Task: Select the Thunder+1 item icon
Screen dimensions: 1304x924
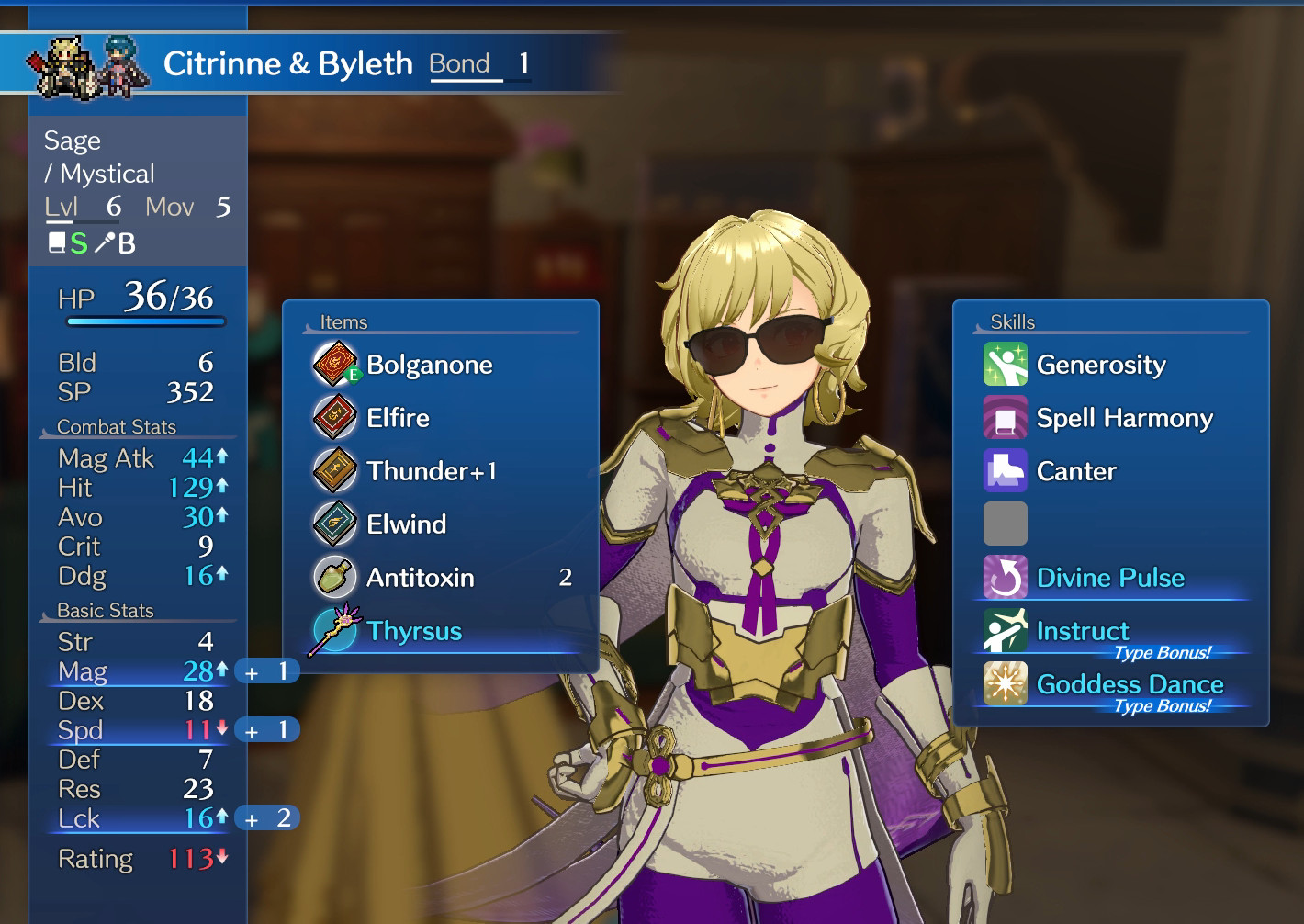Action: [334, 470]
